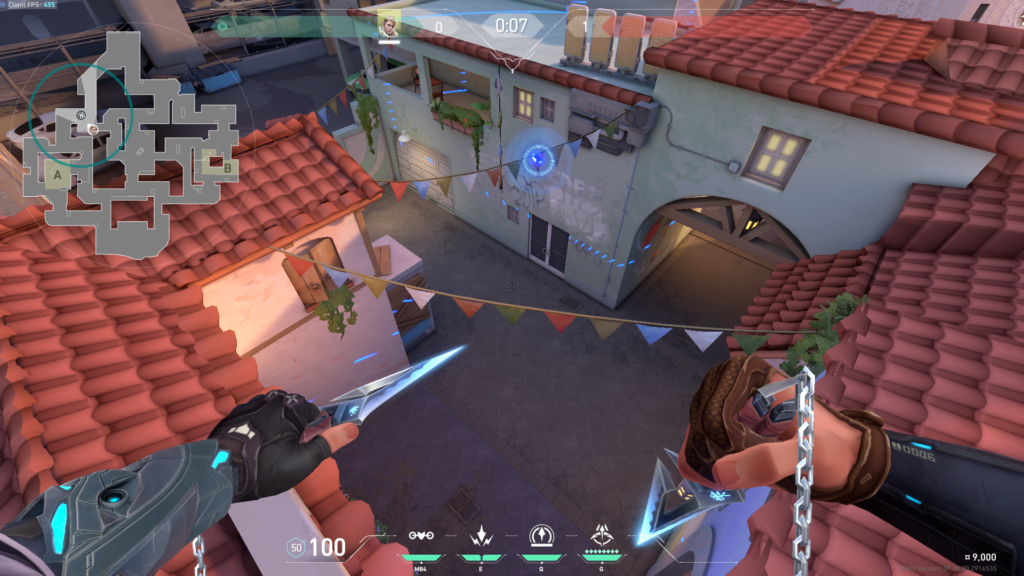This screenshot has height=576, width=1024.
Task: Click the gear icon in the top bar
Action: [222, 26]
